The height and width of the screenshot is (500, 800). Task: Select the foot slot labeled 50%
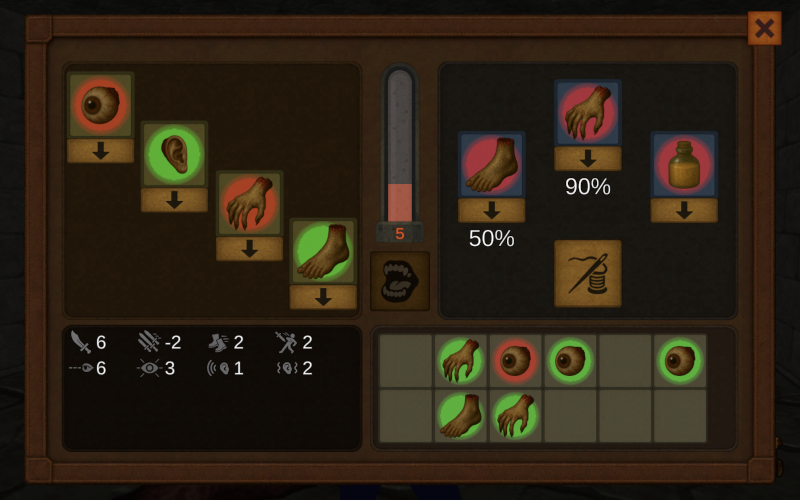tap(491, 165)
